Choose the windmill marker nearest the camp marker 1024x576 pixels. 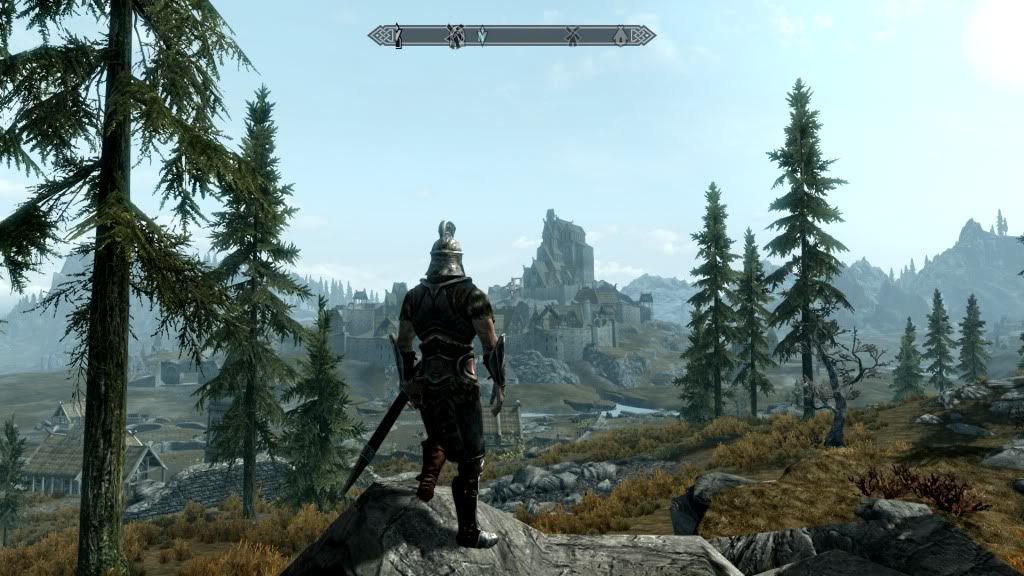point(573,36)
